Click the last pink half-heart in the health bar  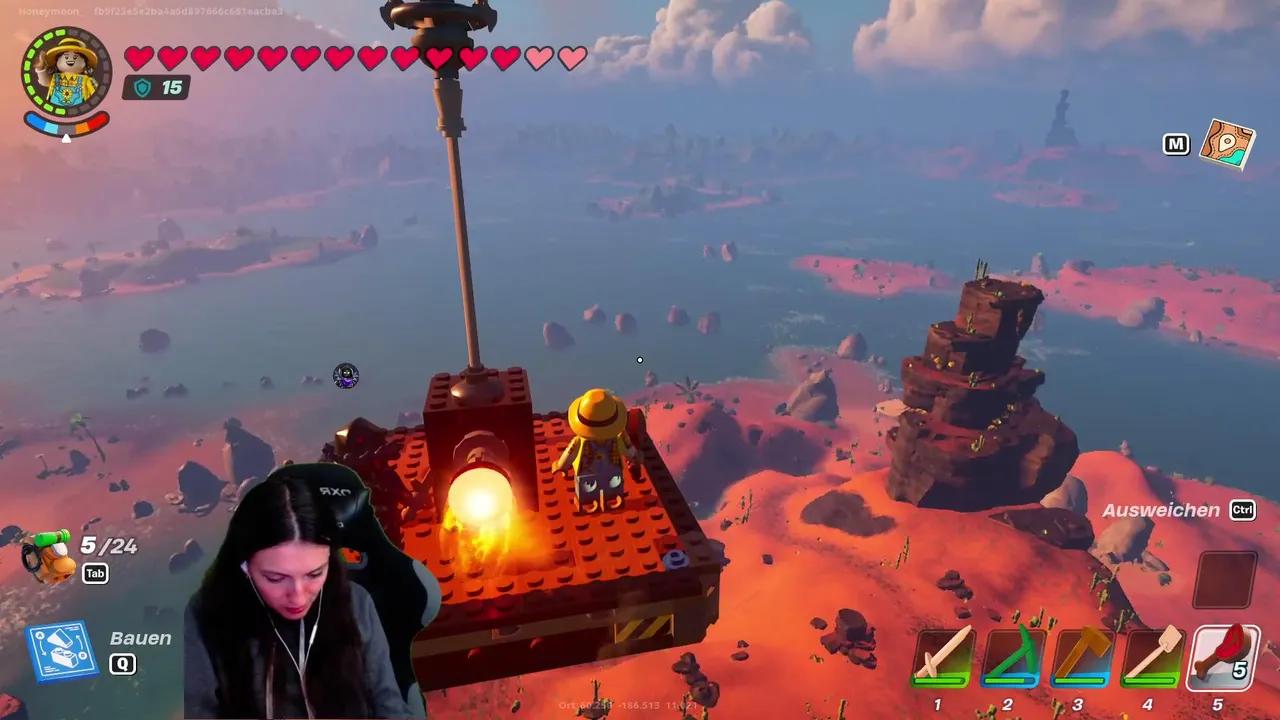point(571,59)
